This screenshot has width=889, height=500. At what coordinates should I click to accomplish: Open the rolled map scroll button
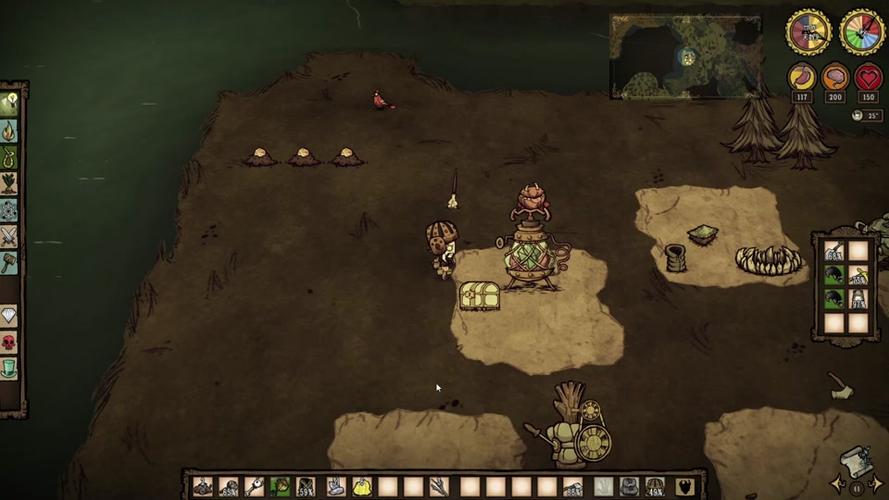(855, 462)
